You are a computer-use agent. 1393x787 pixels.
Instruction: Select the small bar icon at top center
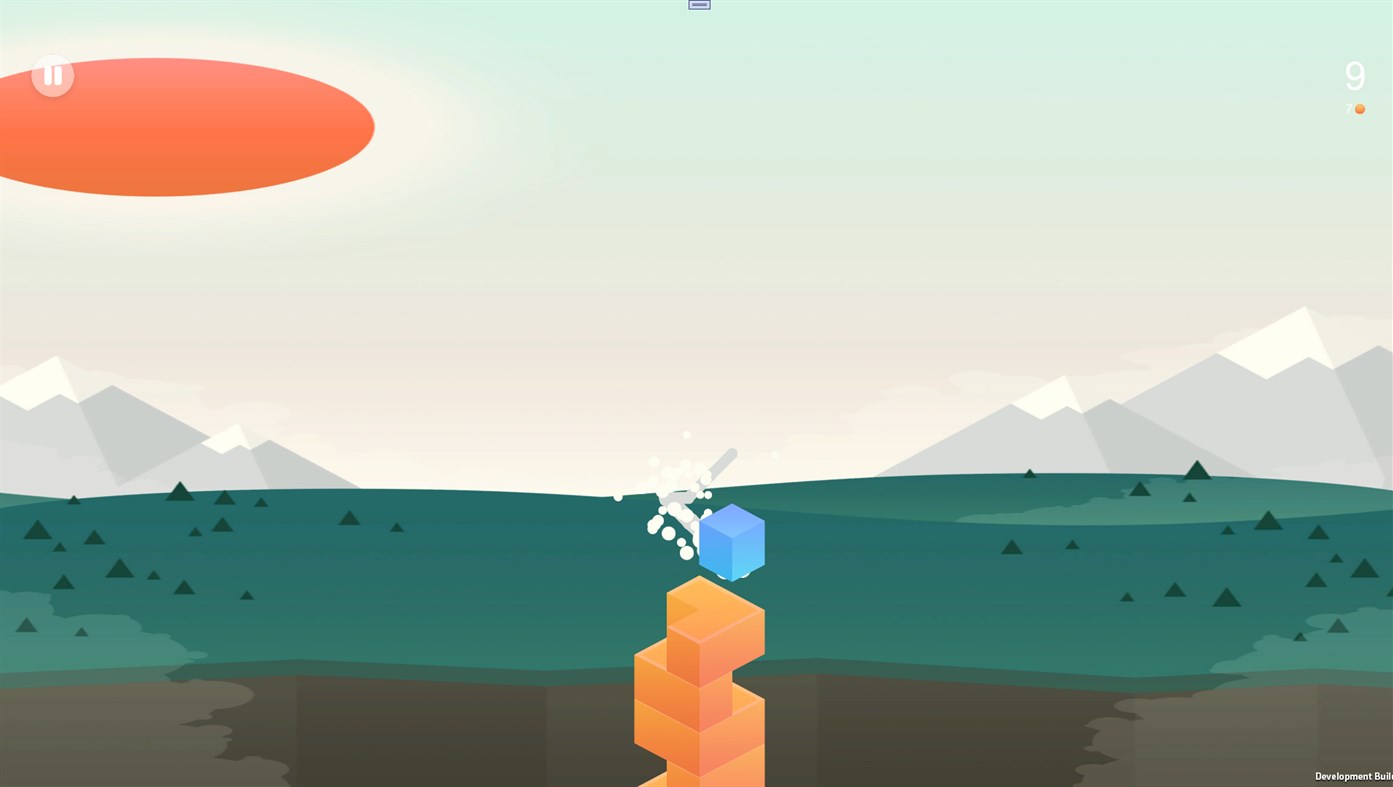tap(697, 4)
